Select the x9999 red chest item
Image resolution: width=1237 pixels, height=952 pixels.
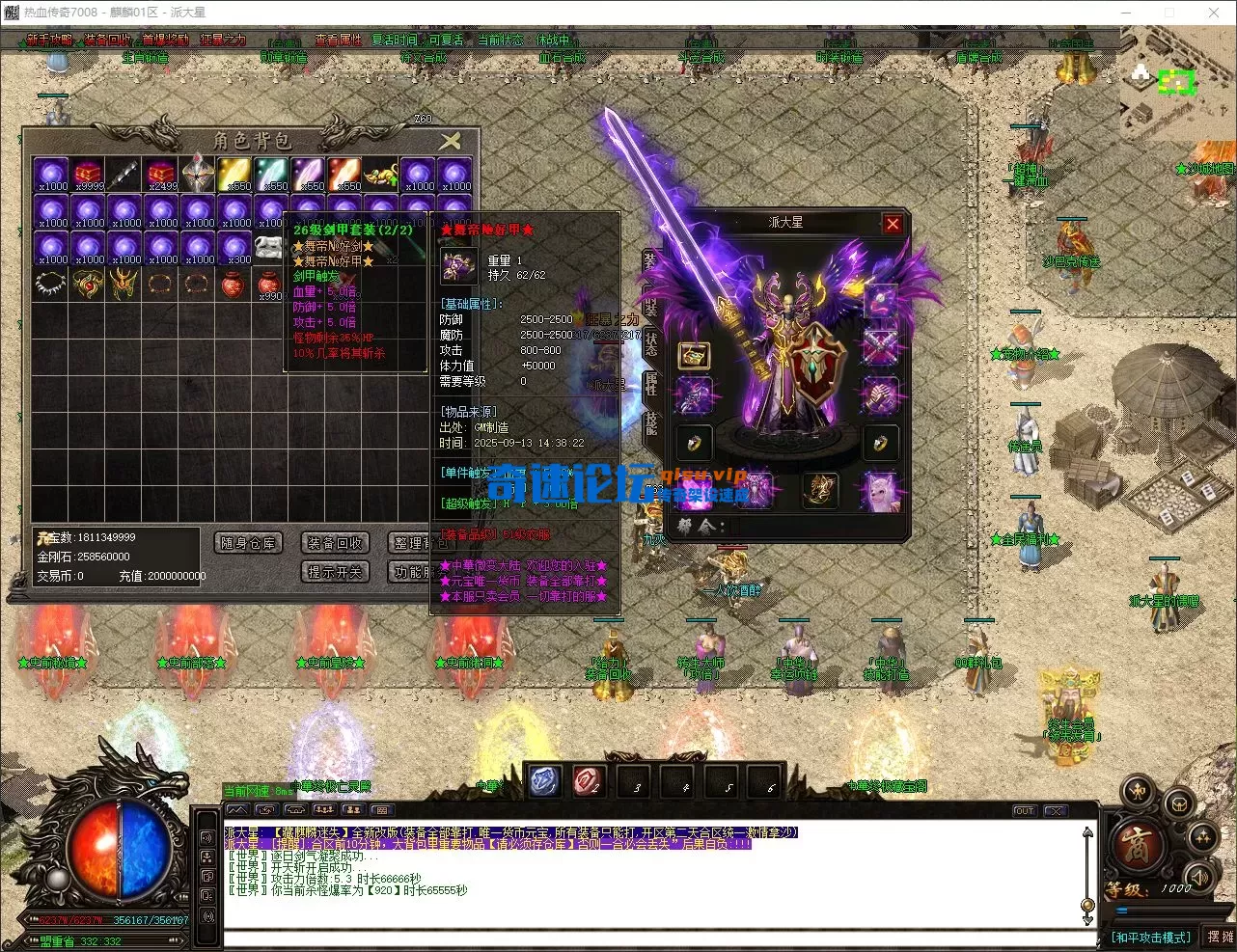[x=88, y=175]
